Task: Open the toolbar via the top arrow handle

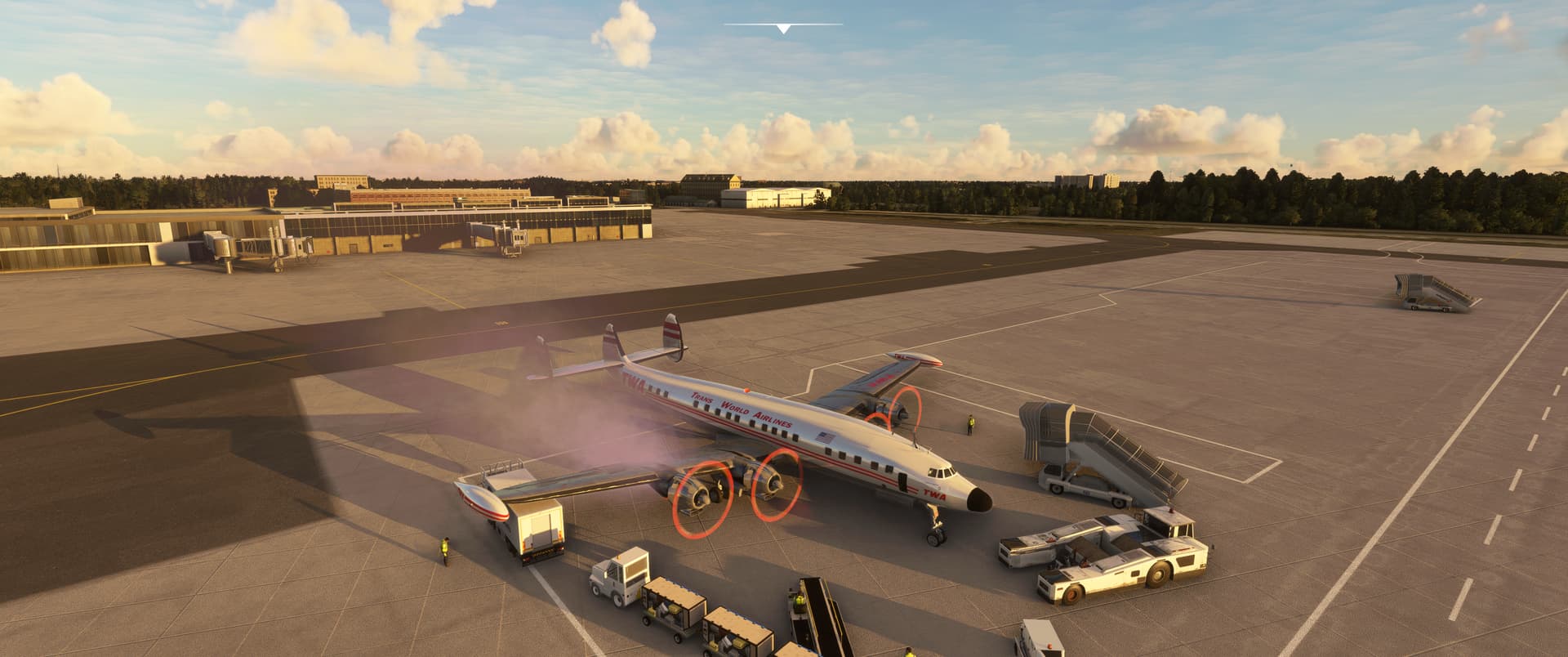Action: (x=783, y=29)
